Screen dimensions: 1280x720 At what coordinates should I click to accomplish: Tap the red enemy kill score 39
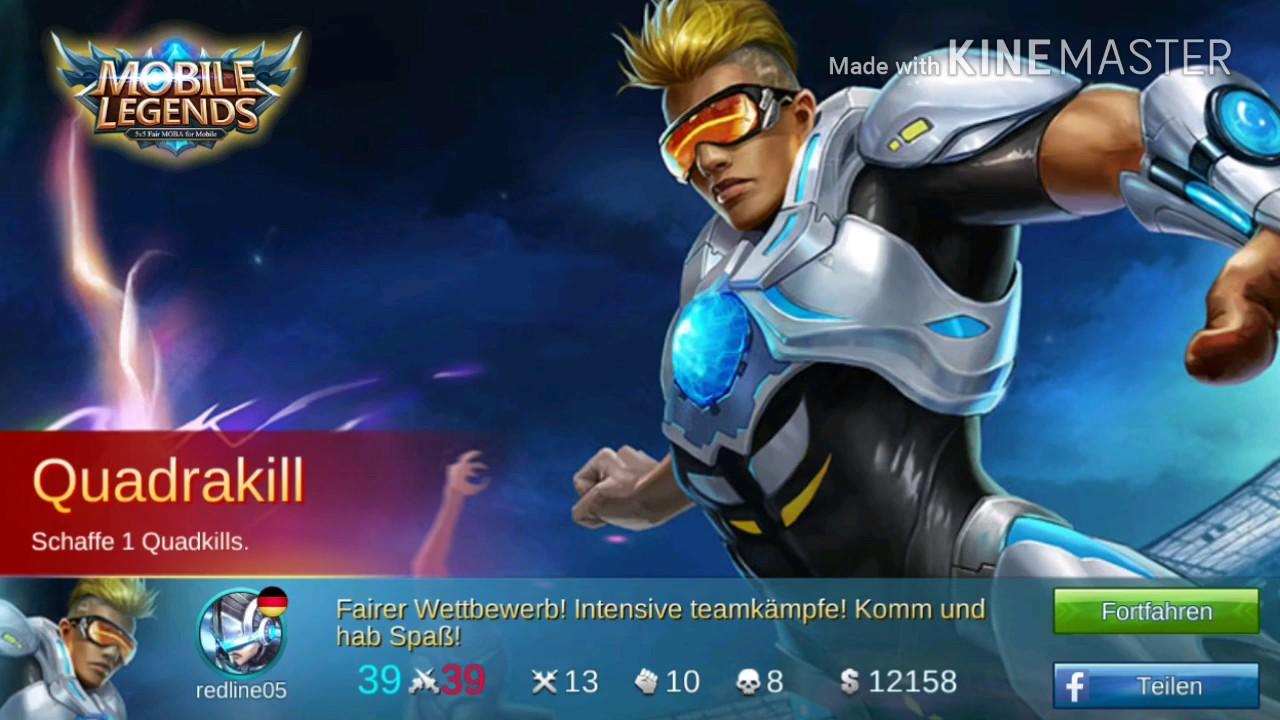pyautogui.click(x=463, y=681)
